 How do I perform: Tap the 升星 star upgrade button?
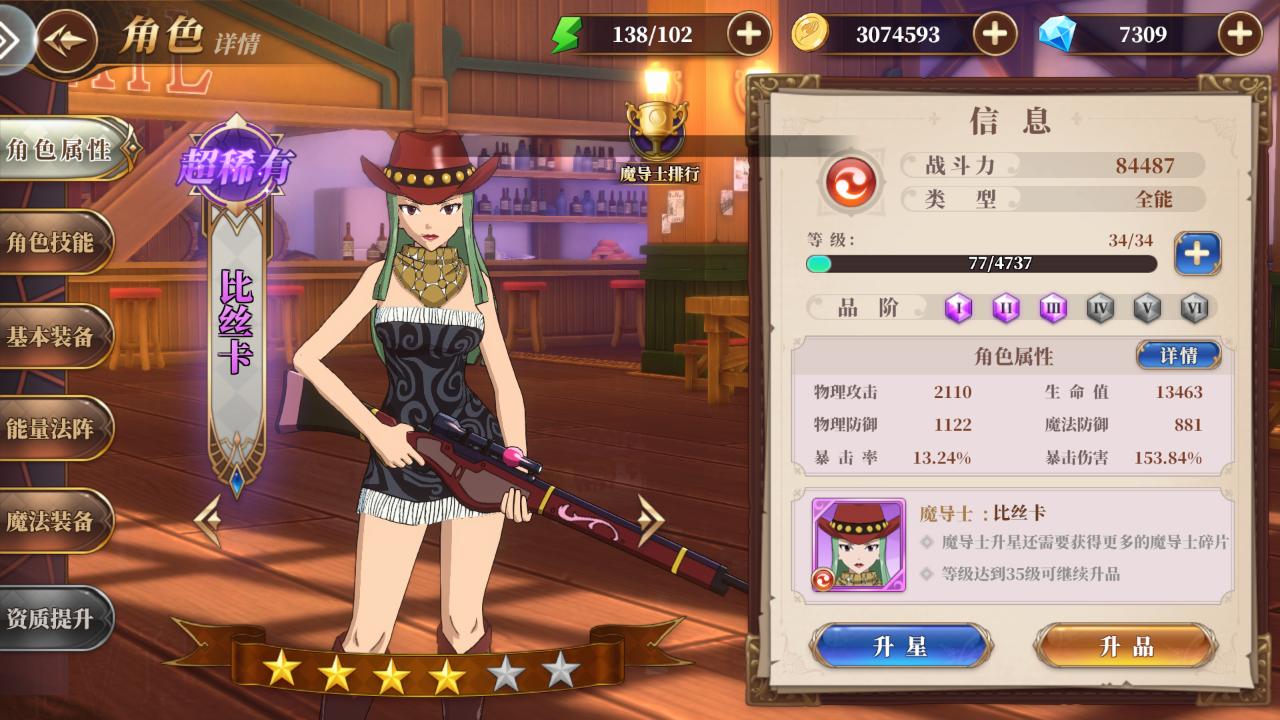pos(900,646)
